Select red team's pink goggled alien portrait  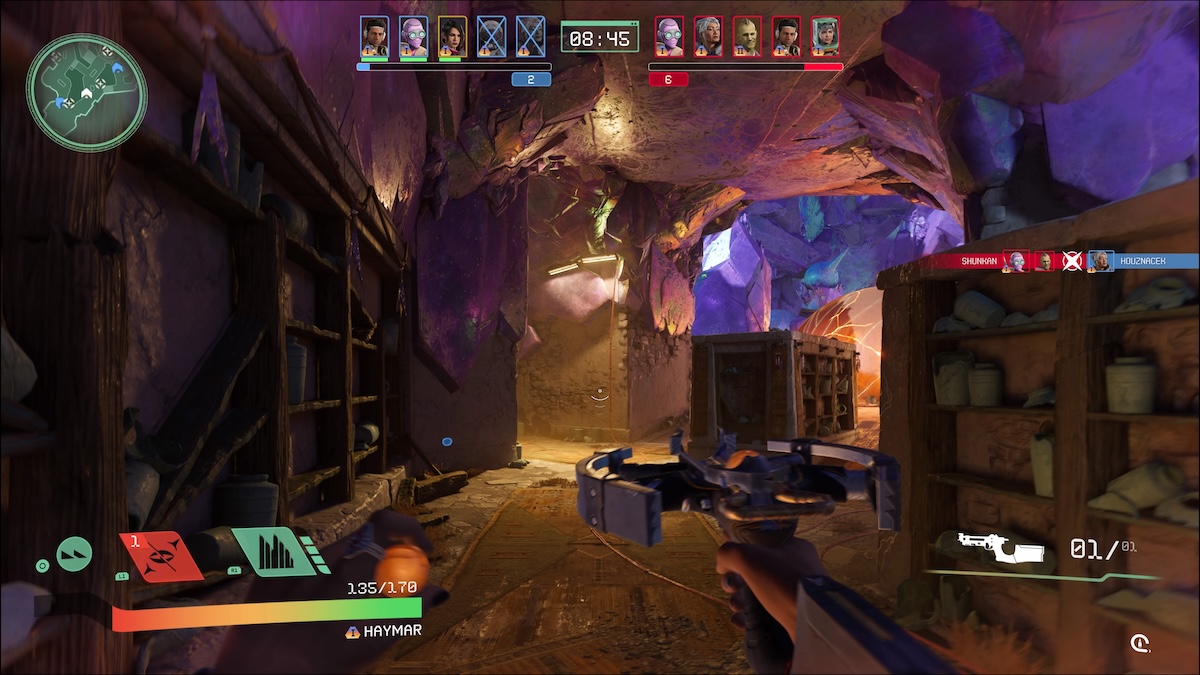click(x=669, y=36)
